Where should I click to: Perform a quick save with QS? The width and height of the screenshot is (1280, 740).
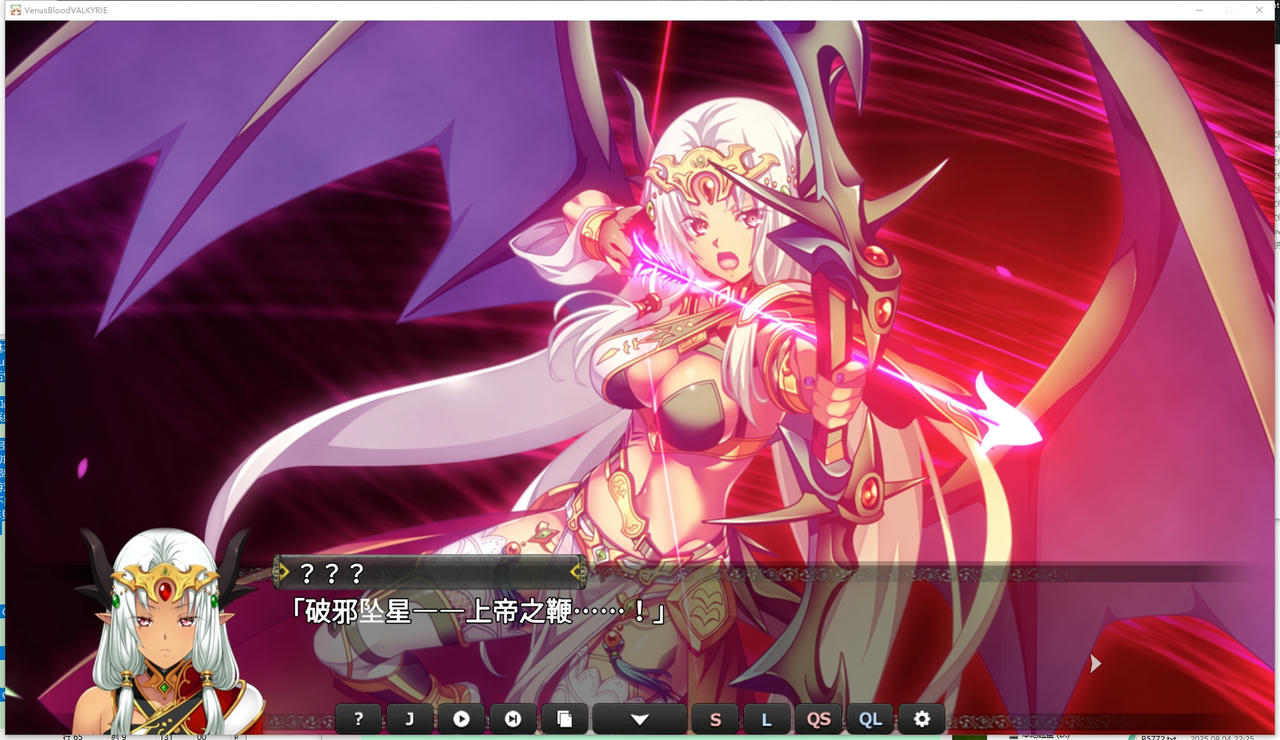819,718
